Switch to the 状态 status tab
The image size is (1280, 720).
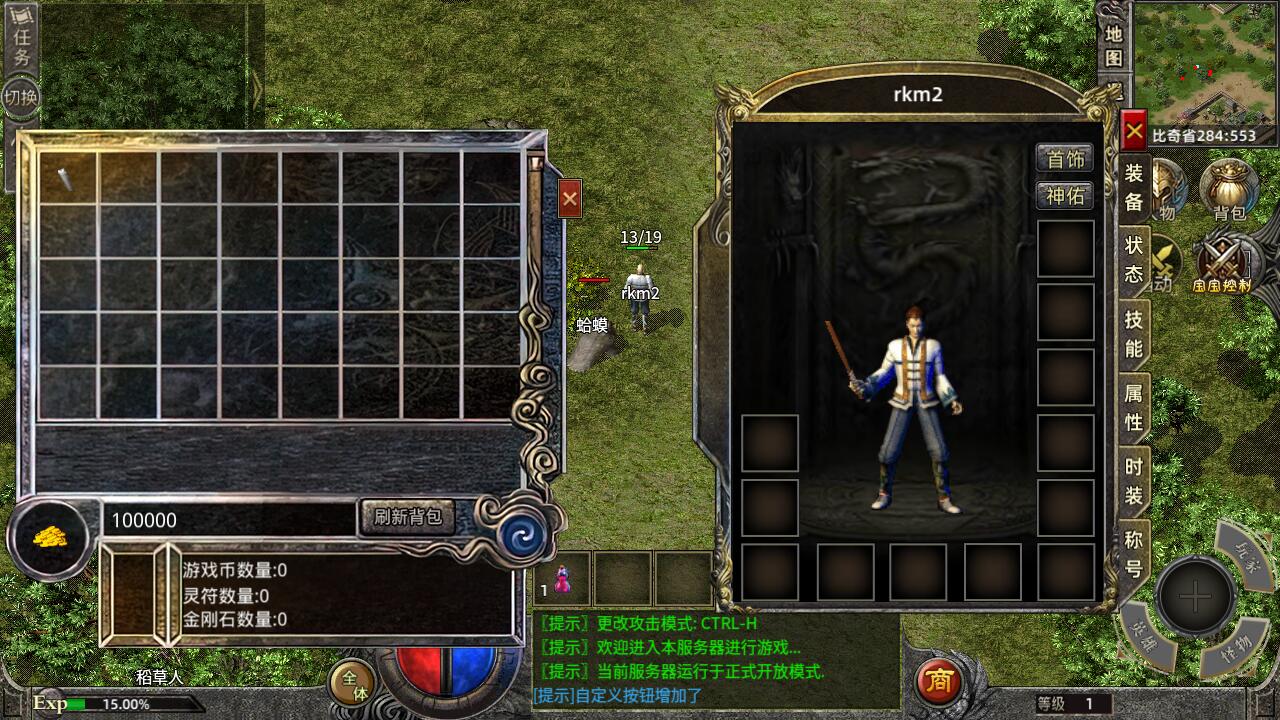click(x=1134, y=259)
